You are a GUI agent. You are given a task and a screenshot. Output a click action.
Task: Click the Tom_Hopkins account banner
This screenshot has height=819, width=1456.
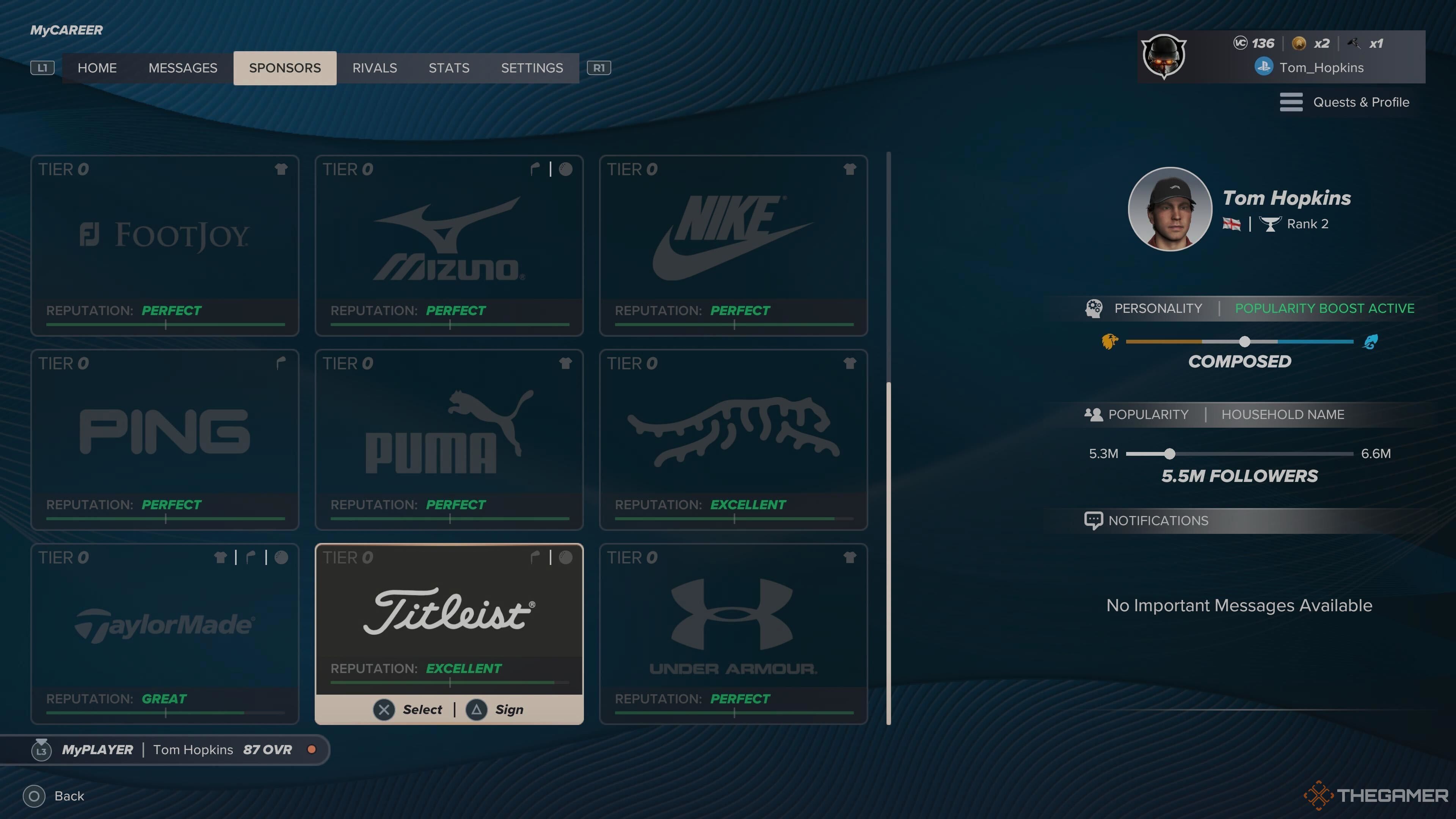coord(1280,56)
